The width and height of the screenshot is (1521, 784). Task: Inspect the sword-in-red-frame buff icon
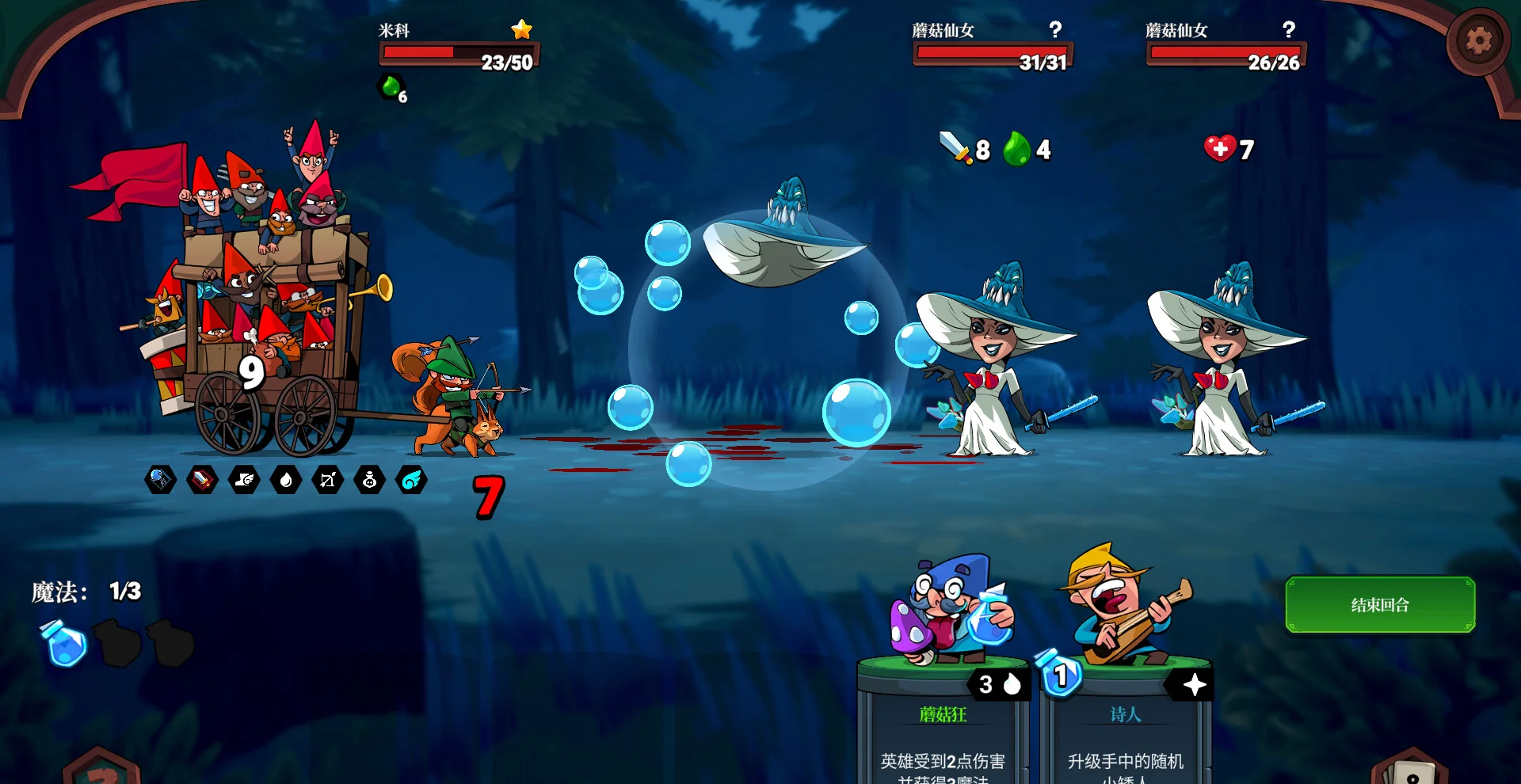pyautogui.click(x=202, y=480)
